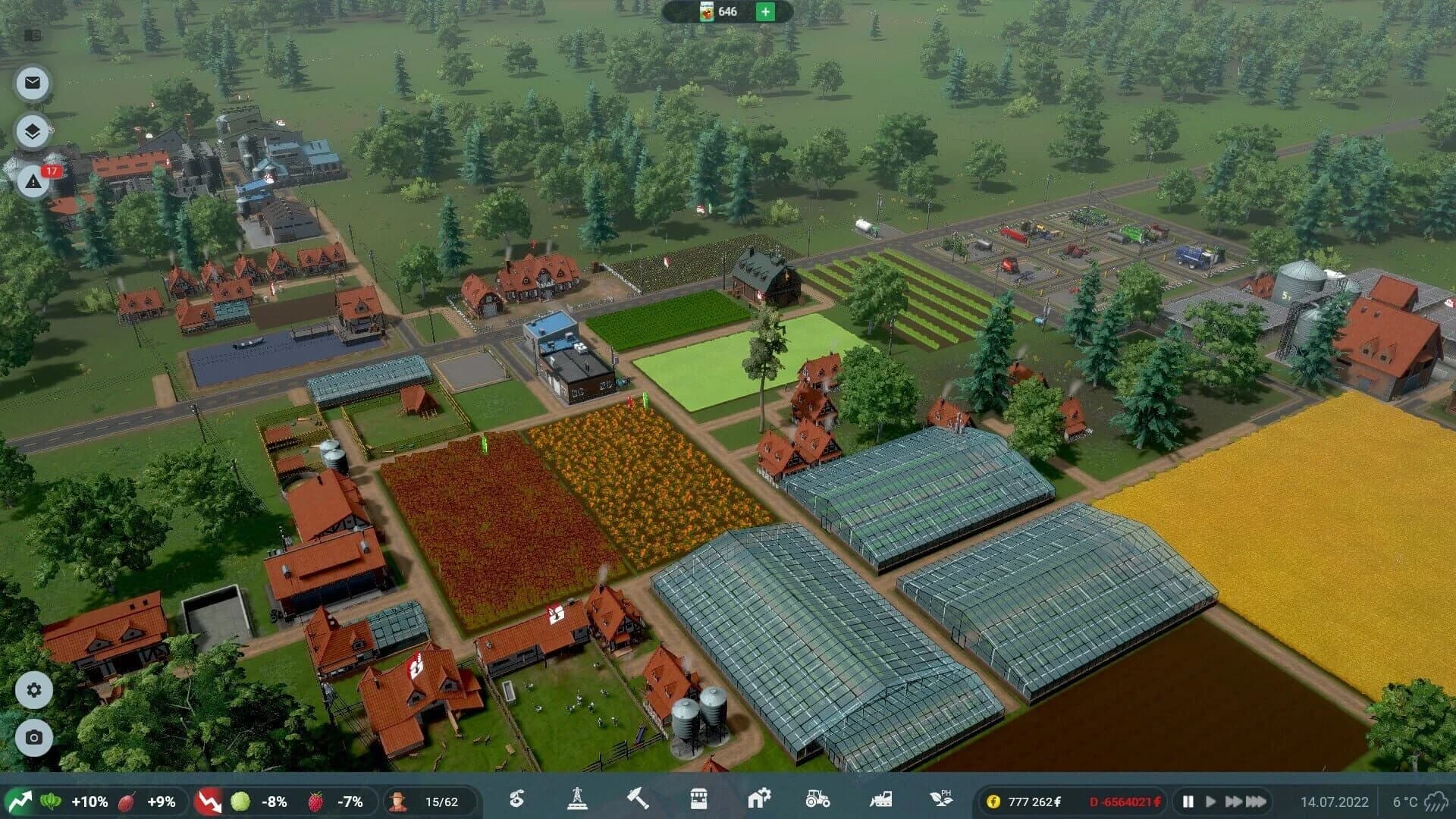This screenshot has width=1456, height=819.
Task: Open the messages mail panel
Action: 32,83
